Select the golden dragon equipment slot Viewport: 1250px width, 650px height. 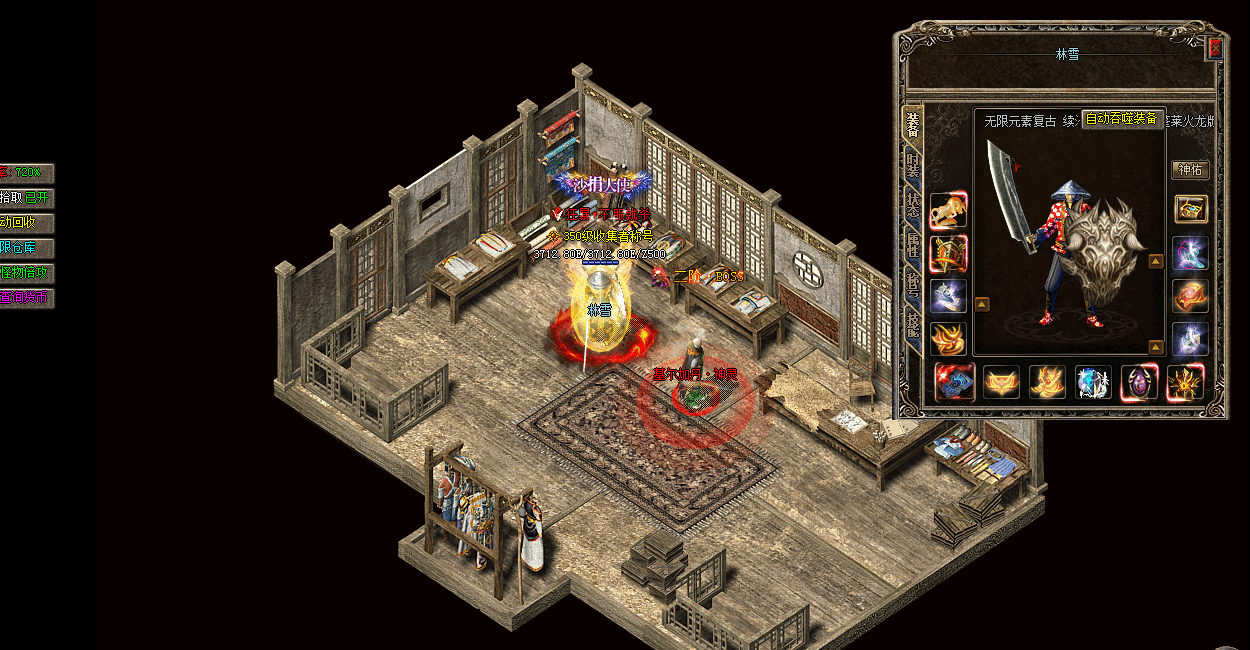pos(948,212)
